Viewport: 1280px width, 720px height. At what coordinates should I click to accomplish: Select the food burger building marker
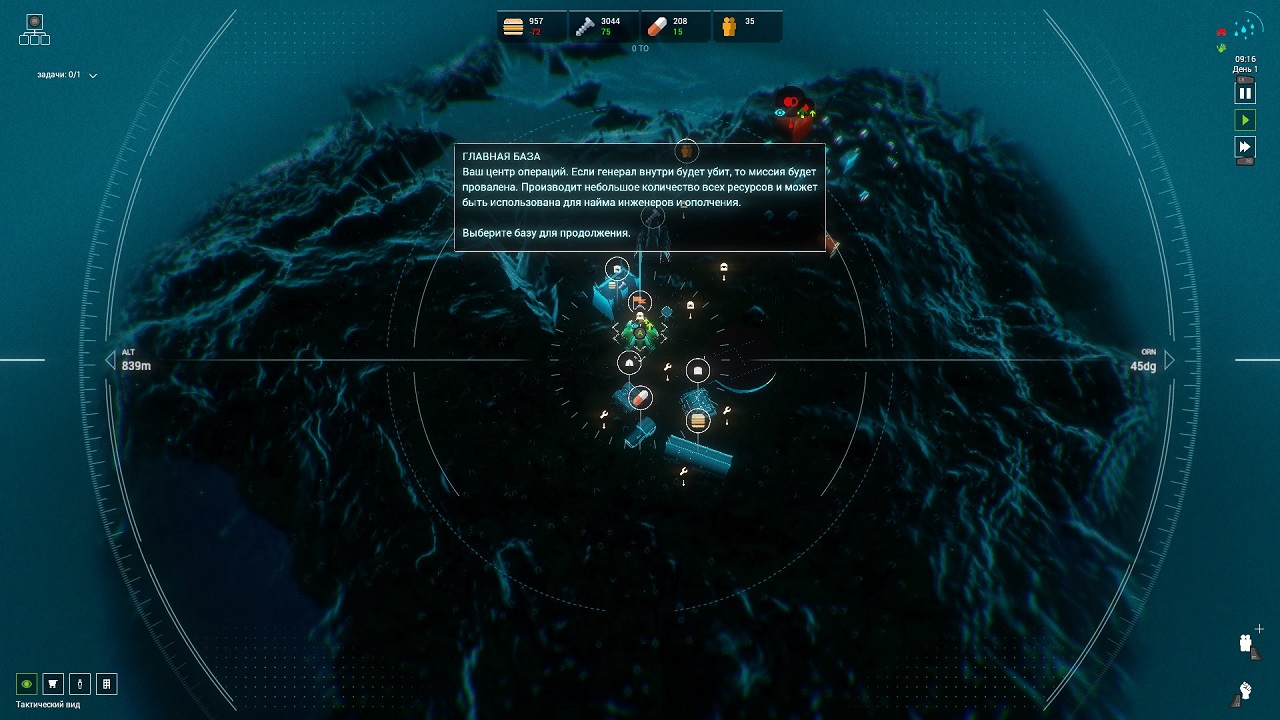698,420
